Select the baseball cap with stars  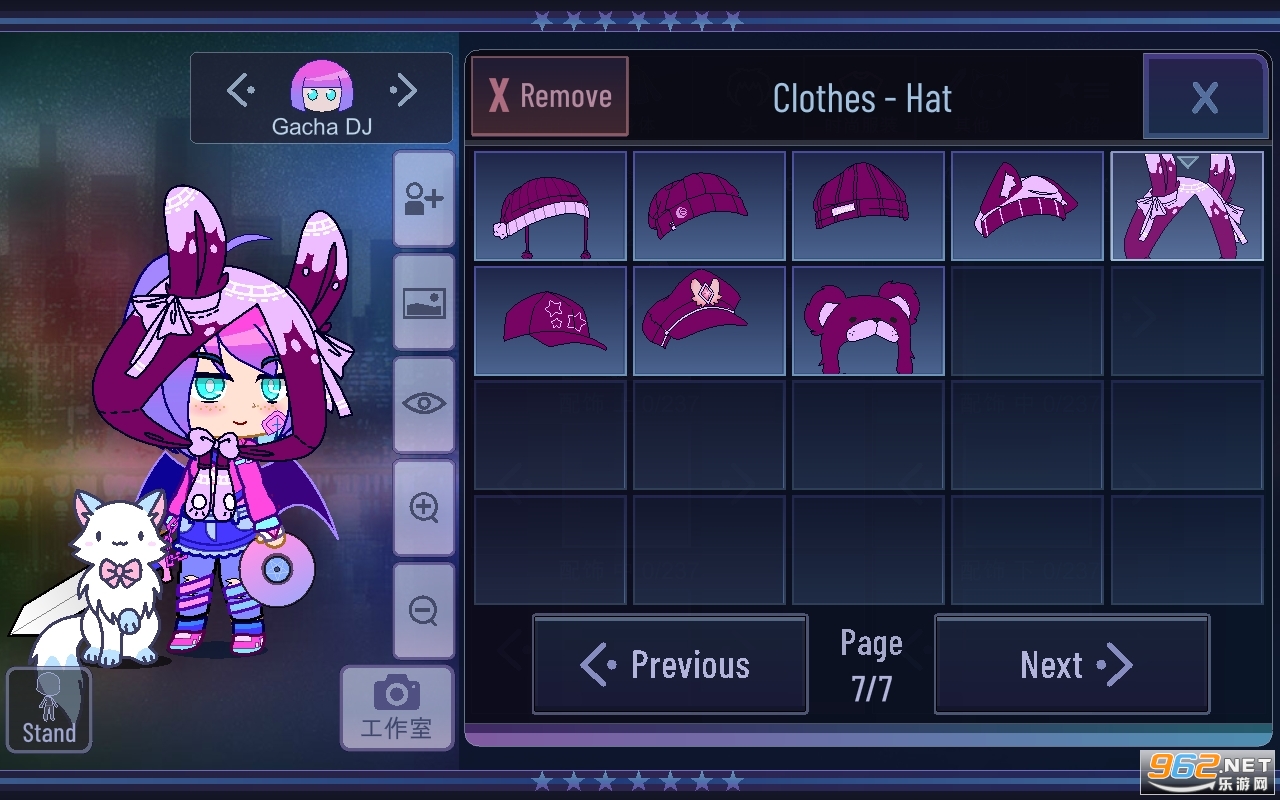(550, 321)
